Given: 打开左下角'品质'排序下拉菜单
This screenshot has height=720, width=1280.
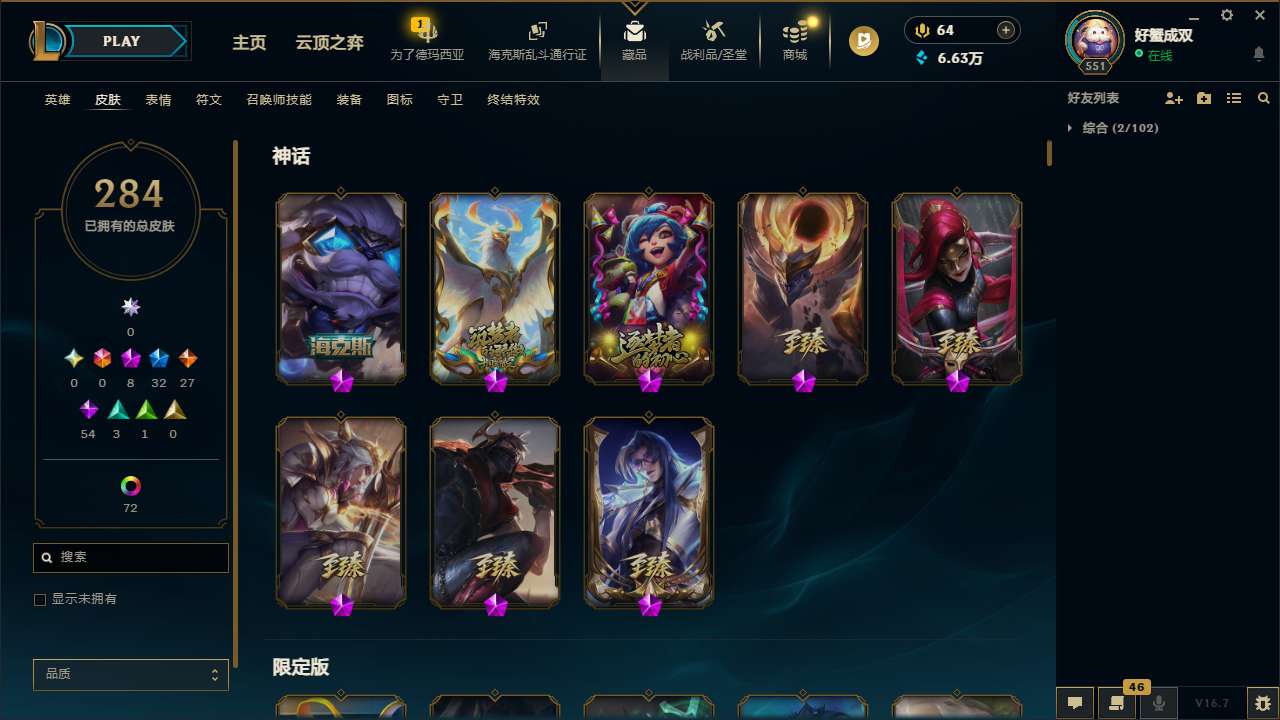Looking at the screenshot, I should click(130, 674).
